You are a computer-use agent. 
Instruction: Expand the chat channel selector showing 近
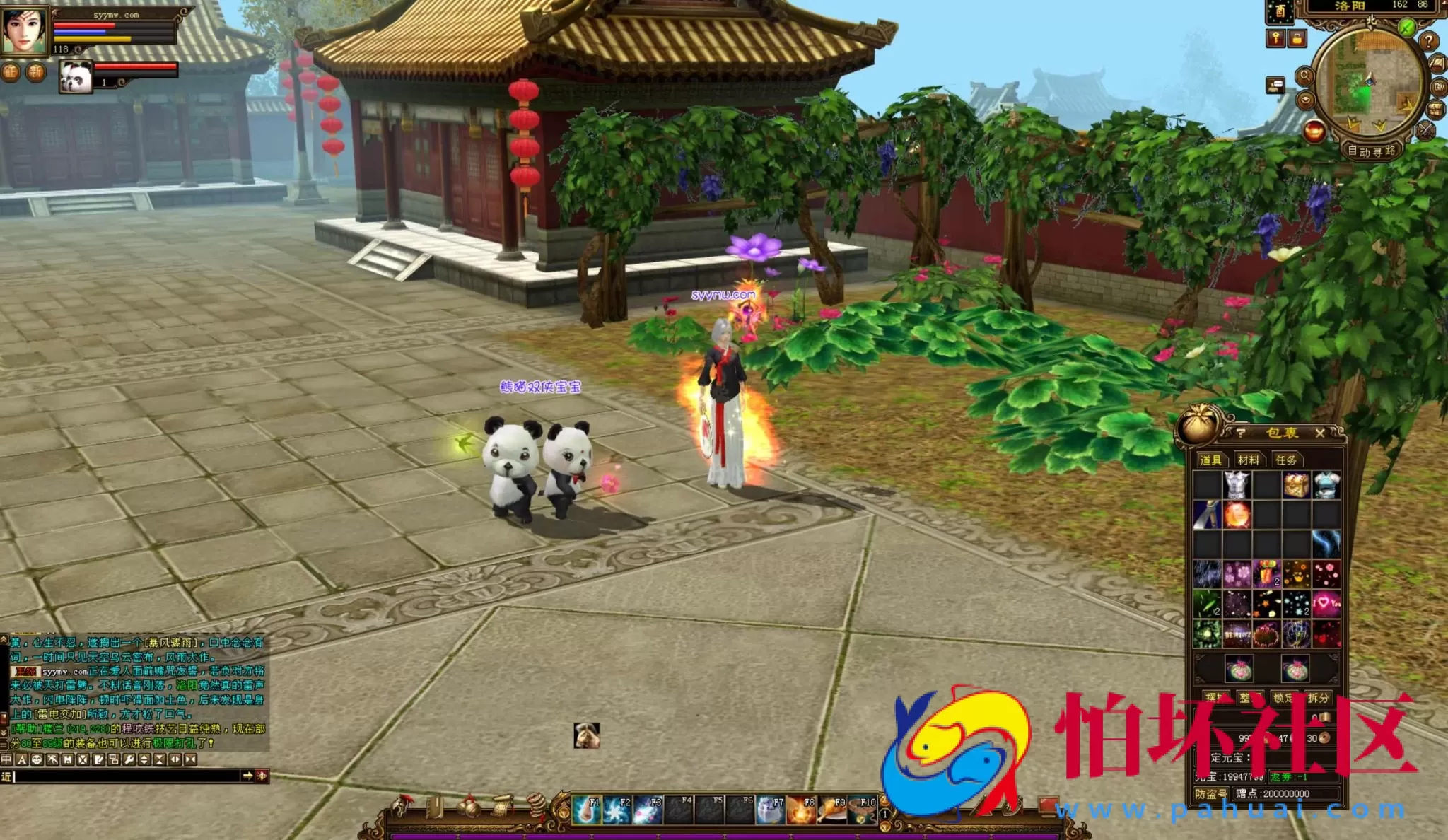(7, 776)
